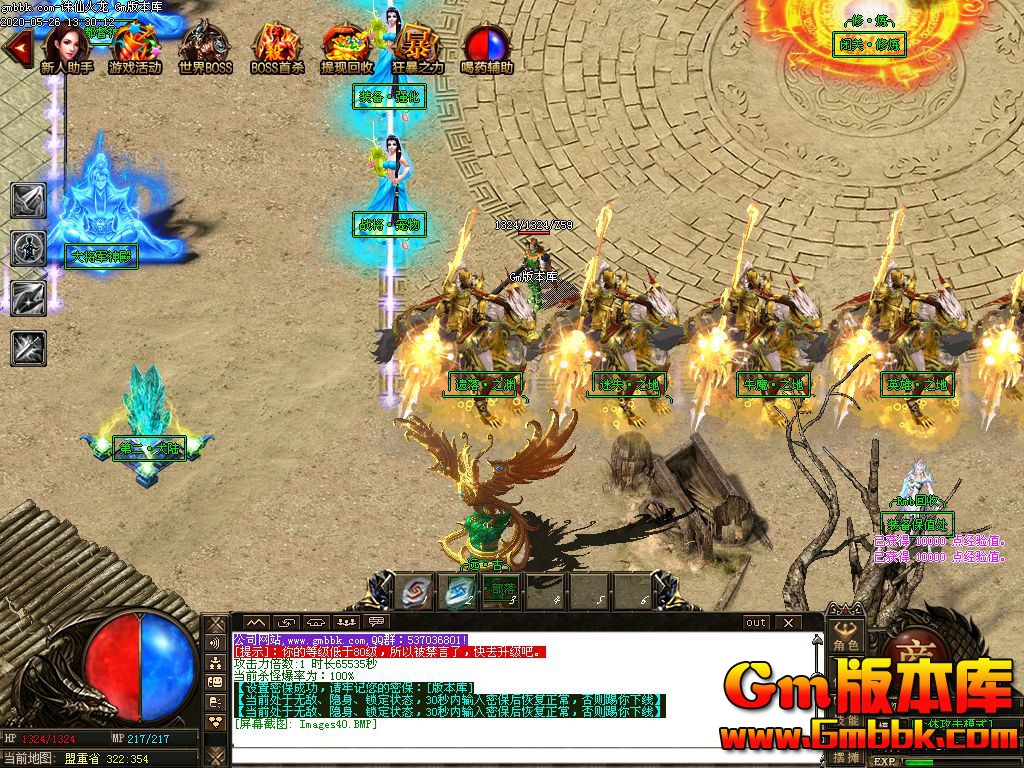Viewport: 1024px width, 768px height.
Task: Open the 提现回收 recycle menu
Action: (346, 48)
